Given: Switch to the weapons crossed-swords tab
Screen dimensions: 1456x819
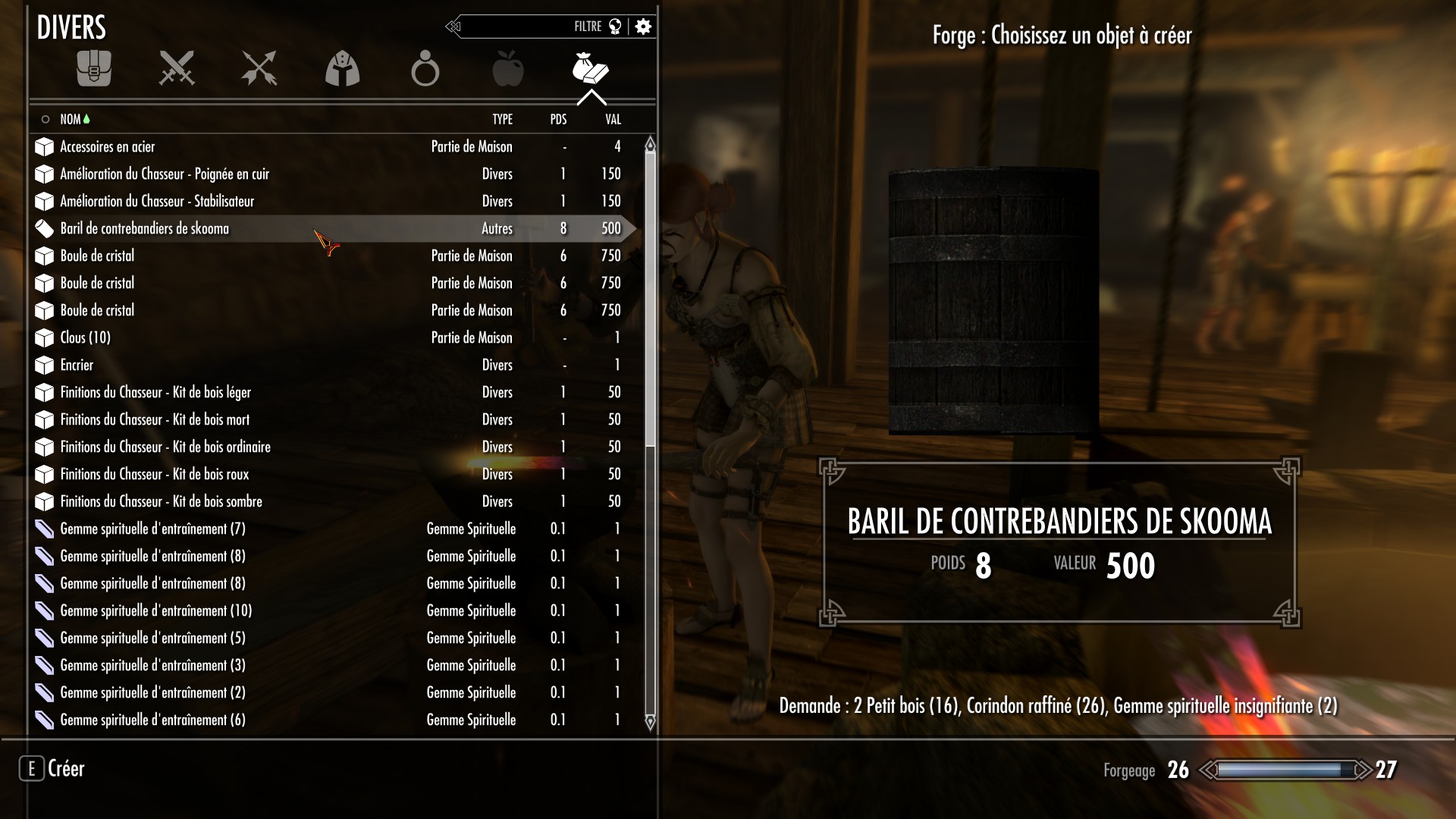Looking at the screenshot, I should coord(177,69).
